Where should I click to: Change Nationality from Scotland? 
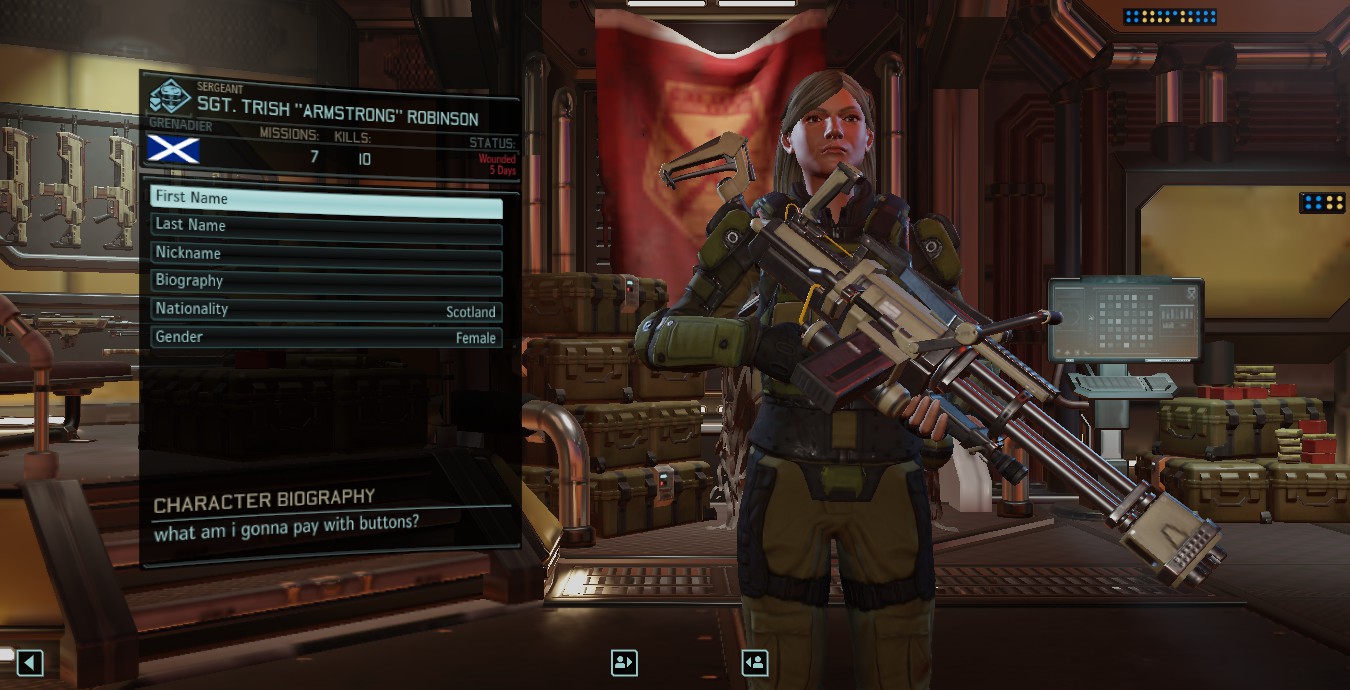point(326,310)
